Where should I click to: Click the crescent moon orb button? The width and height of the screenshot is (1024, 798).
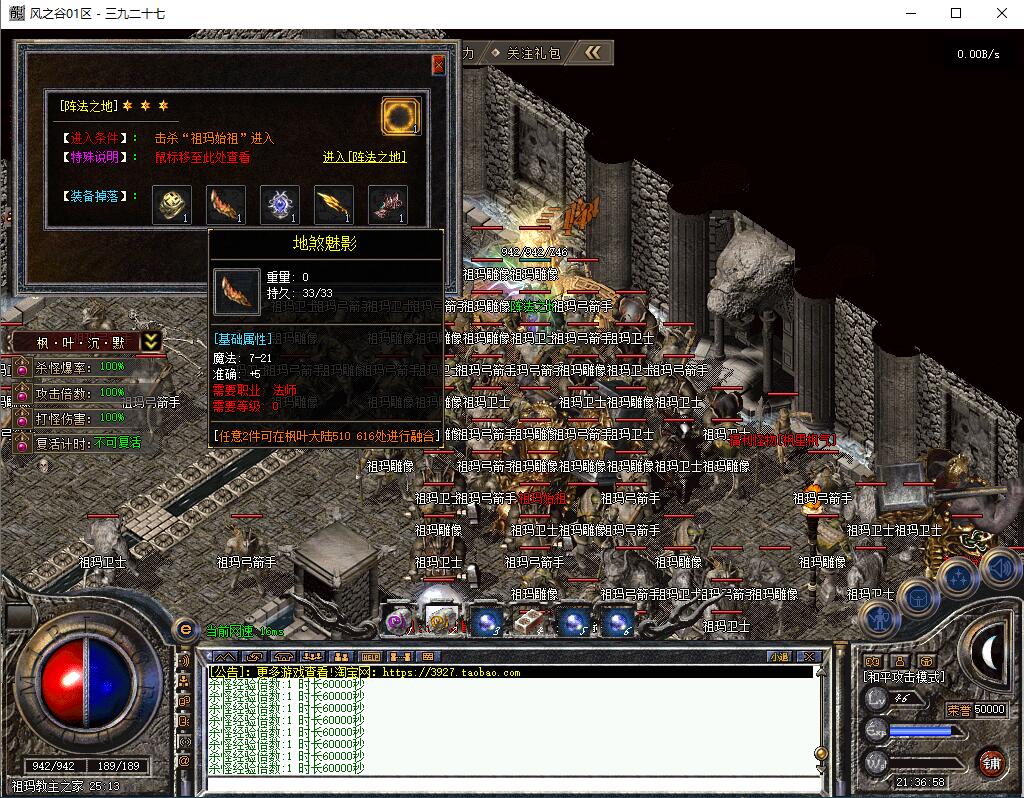click(x=991, y=651)
